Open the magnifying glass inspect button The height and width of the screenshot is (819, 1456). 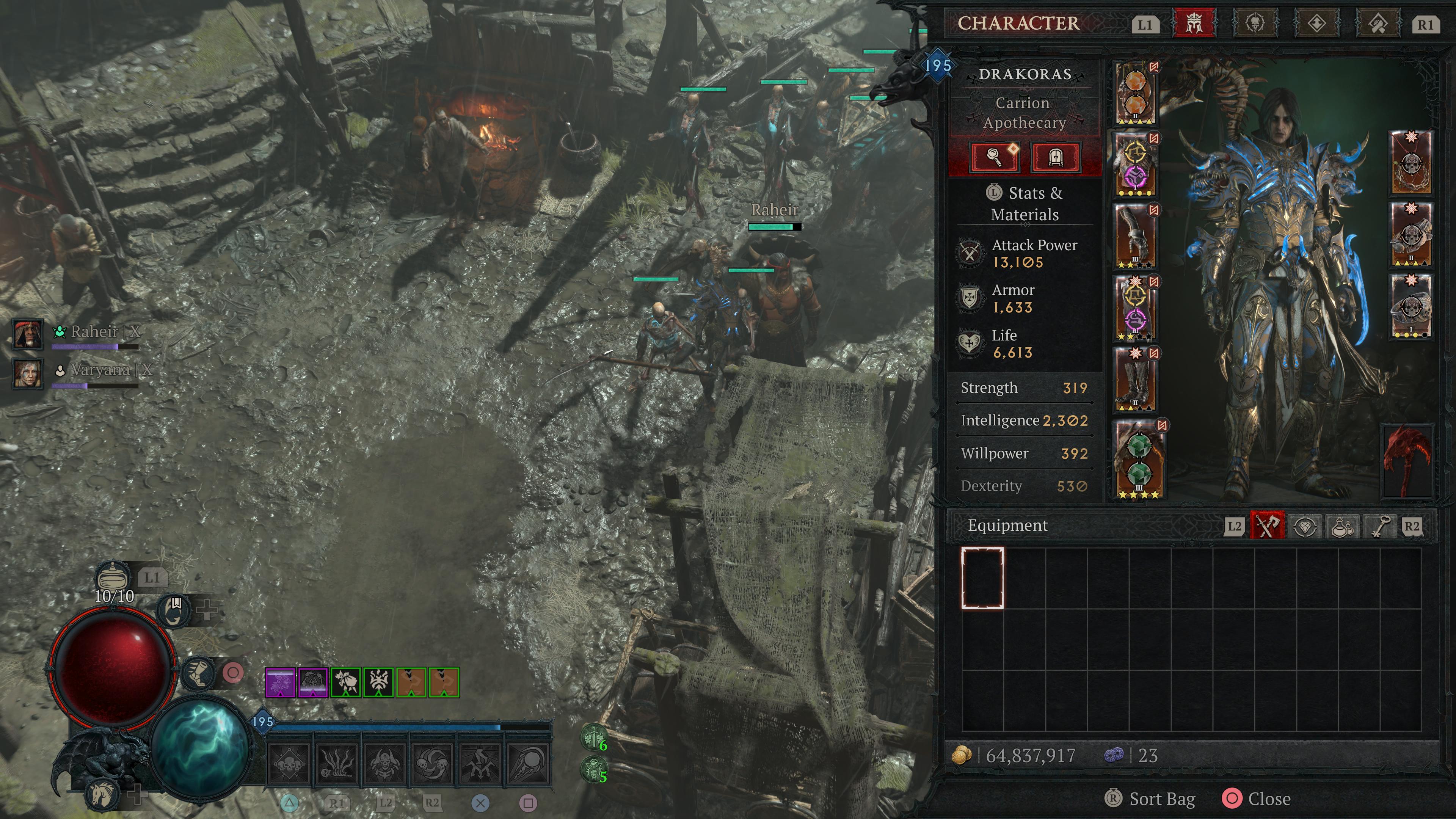[994, 157]
